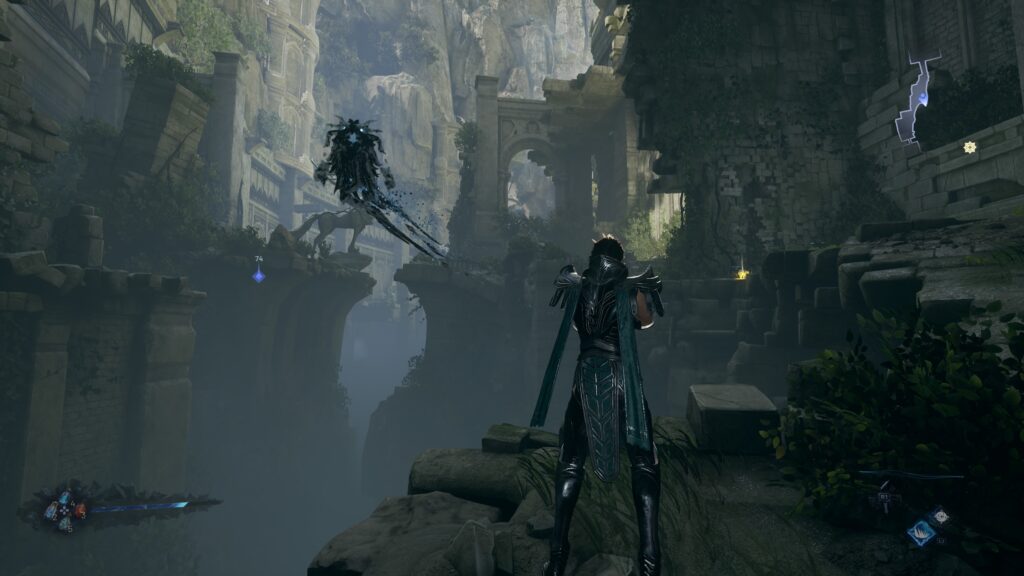
Task: Activate the small white diamond ability icon
Action: [941, 516]
